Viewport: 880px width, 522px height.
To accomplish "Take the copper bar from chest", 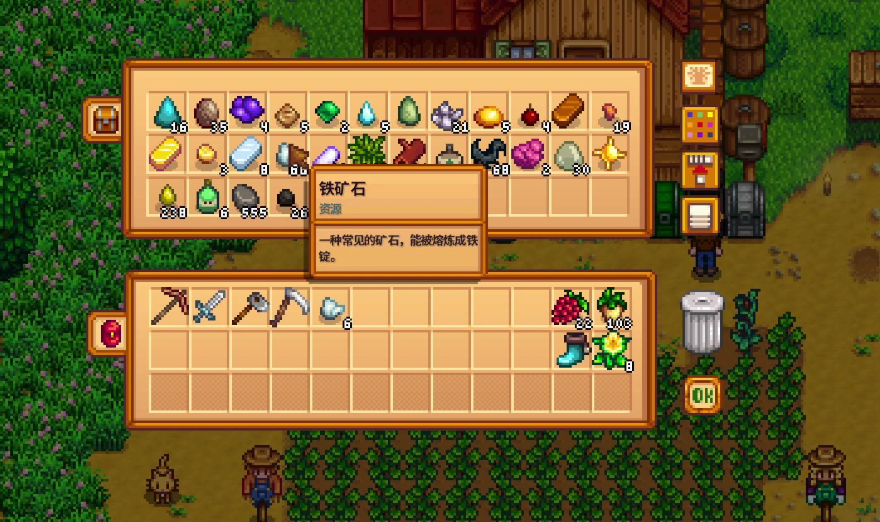I will point(569,110).
